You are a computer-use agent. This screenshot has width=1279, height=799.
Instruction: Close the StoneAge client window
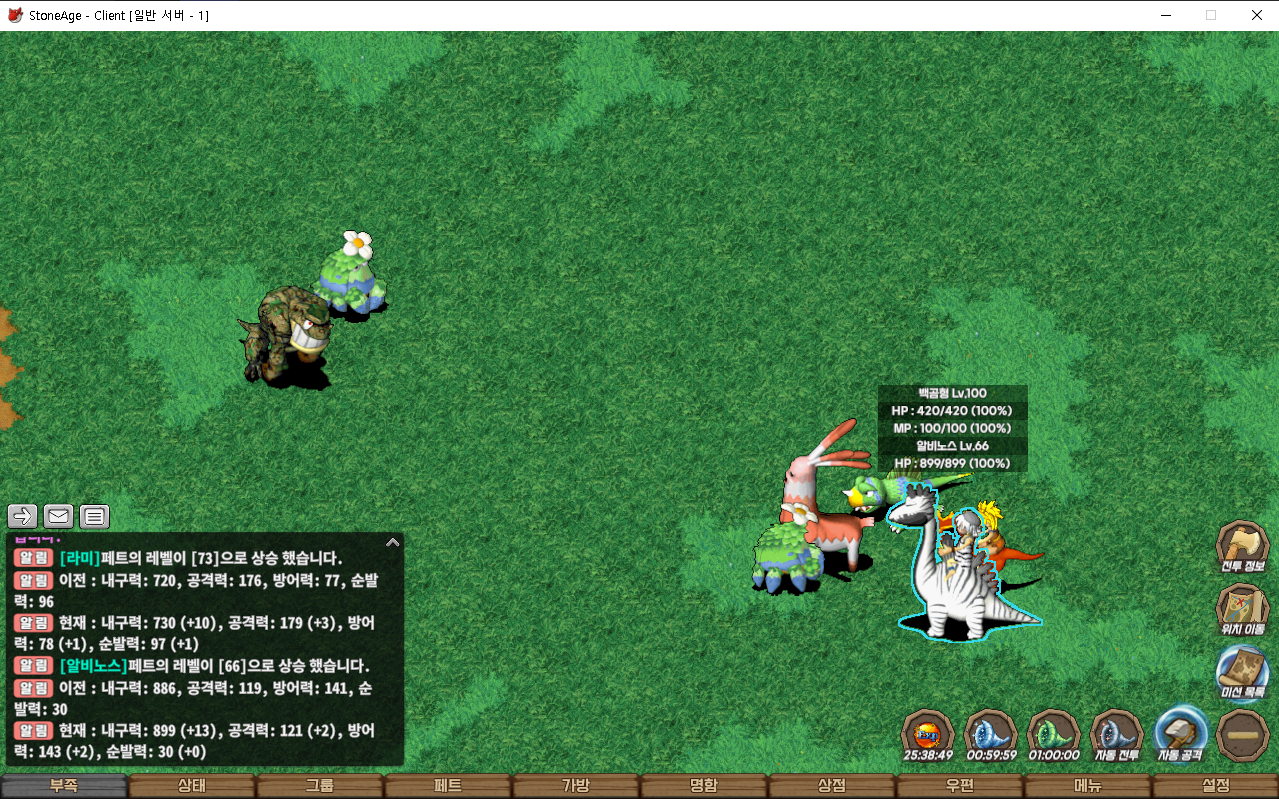1256,15
